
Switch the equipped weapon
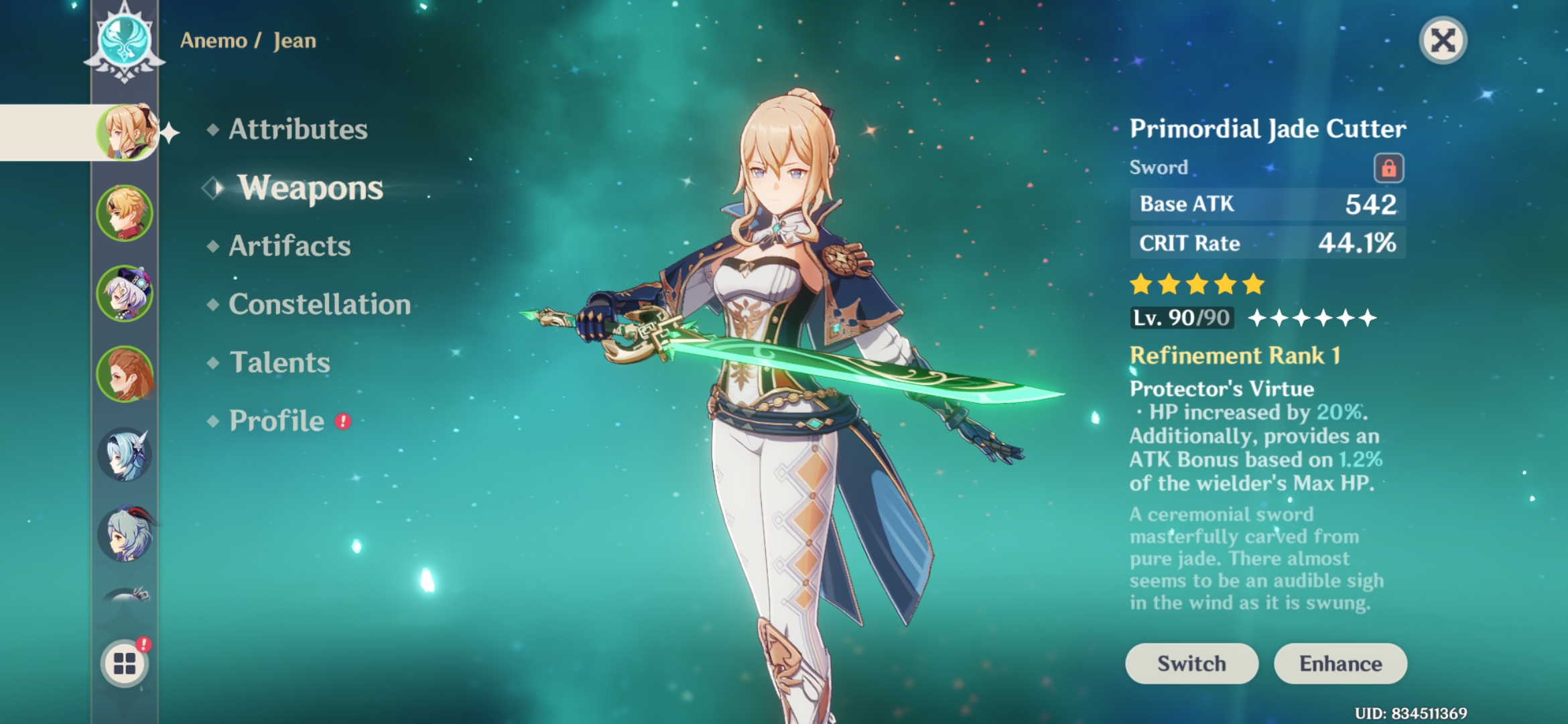[1191, 664]
